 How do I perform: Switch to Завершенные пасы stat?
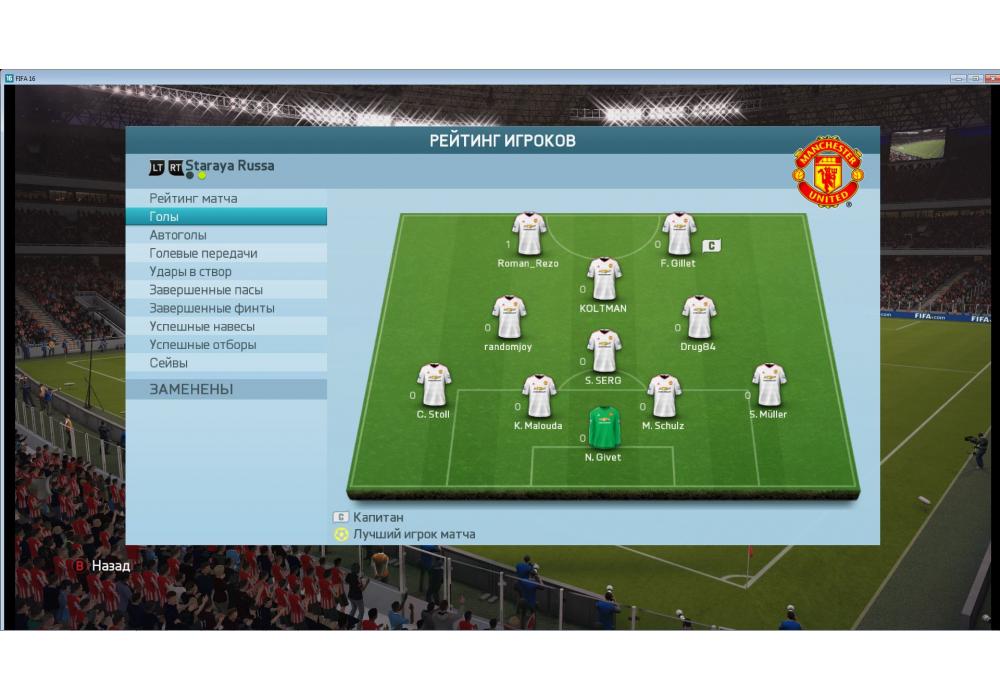[x=206, y=290]
